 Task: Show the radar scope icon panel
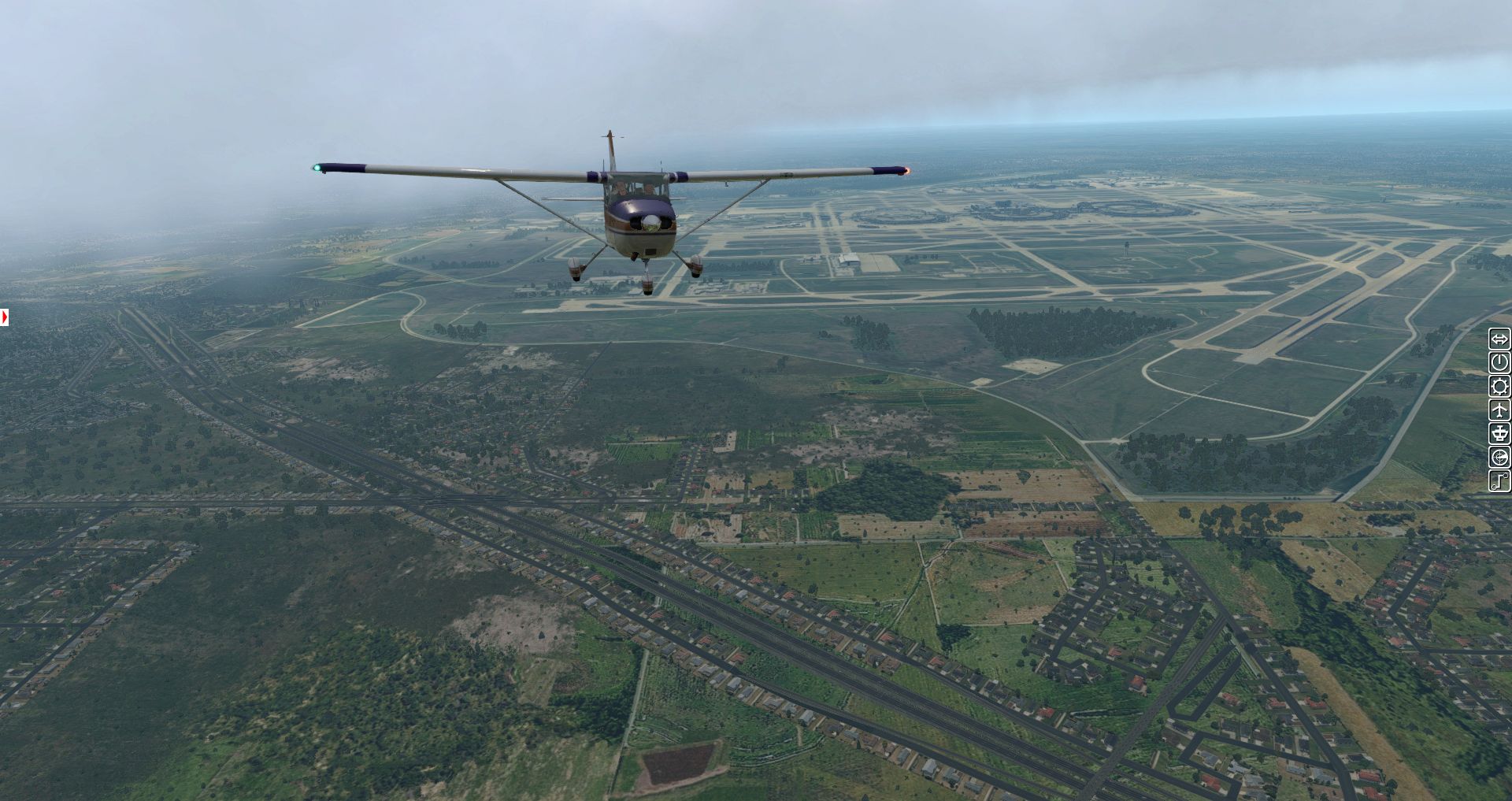(1499, 458)
